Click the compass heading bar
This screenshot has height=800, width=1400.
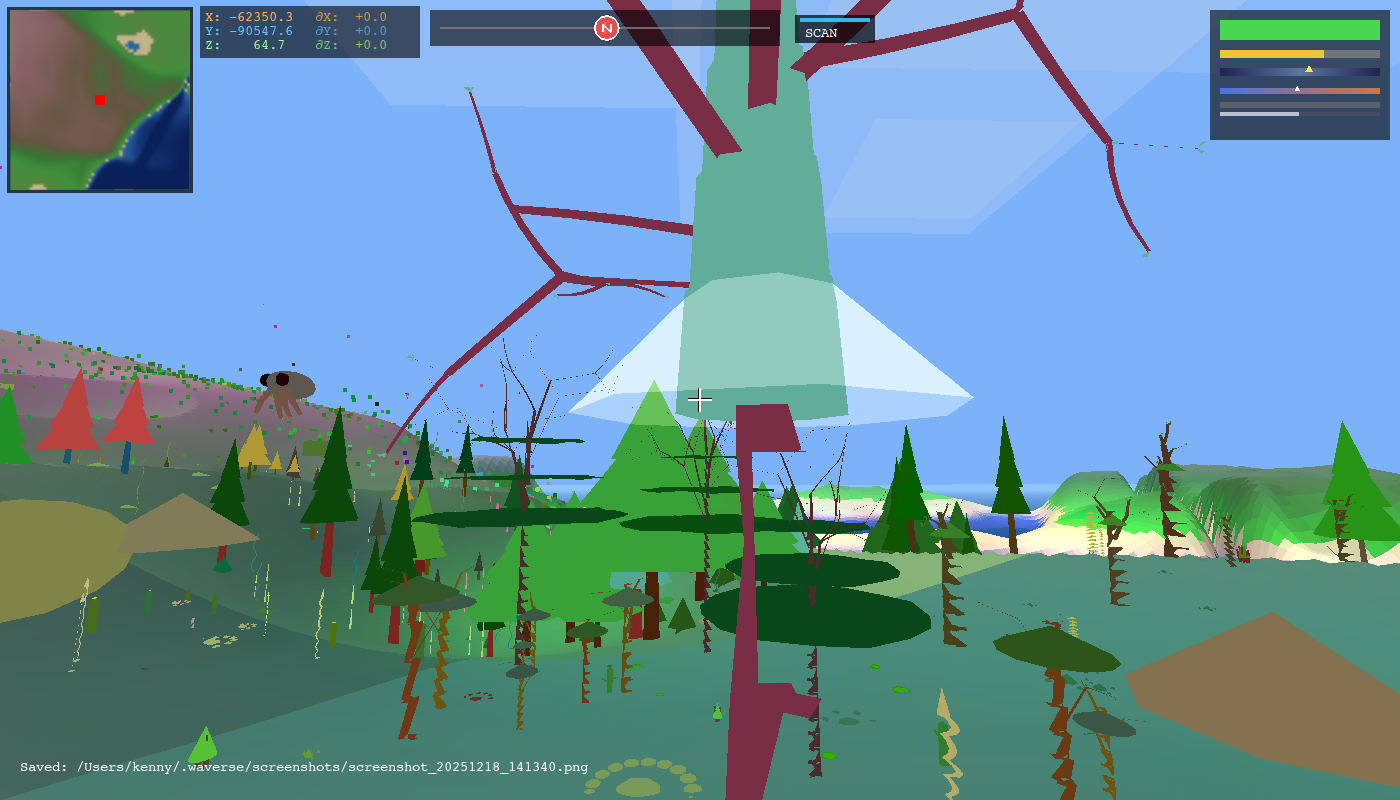[605, 28]
